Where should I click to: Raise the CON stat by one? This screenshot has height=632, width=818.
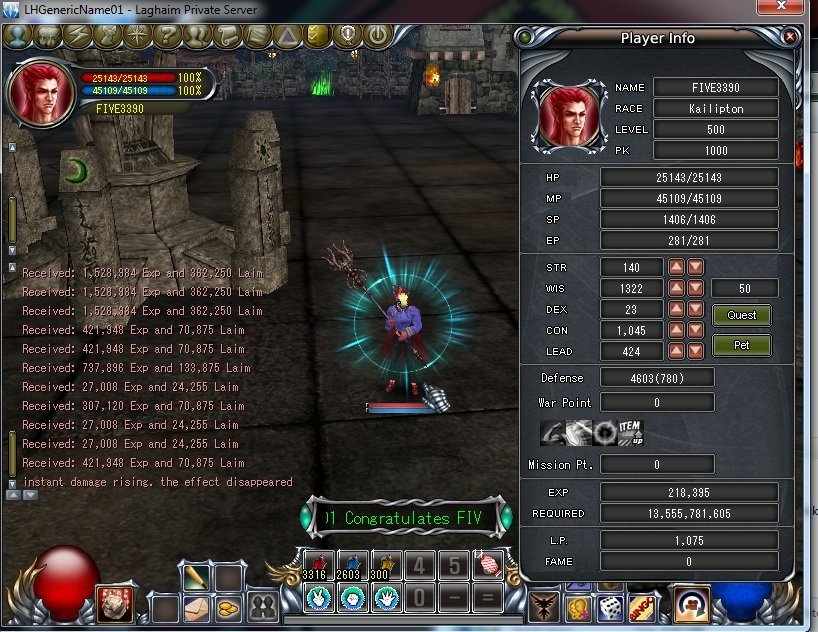tap(677, 330)
